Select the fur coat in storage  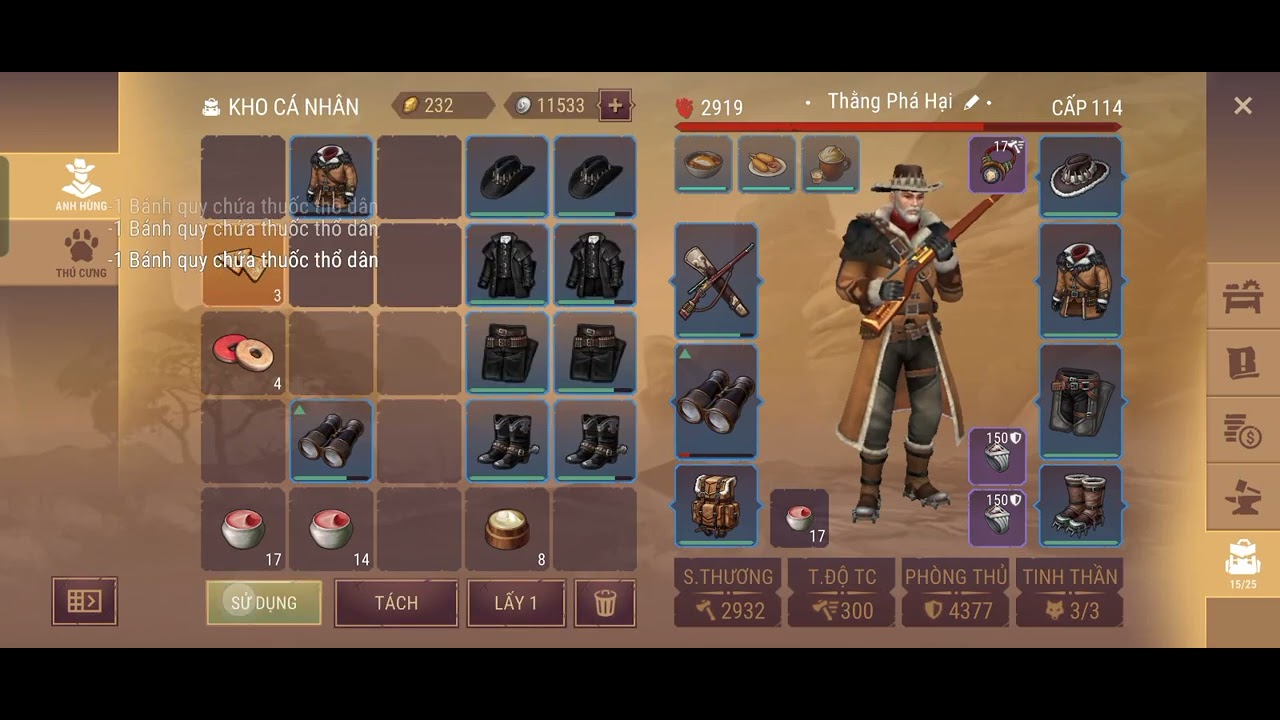[331, 177]
